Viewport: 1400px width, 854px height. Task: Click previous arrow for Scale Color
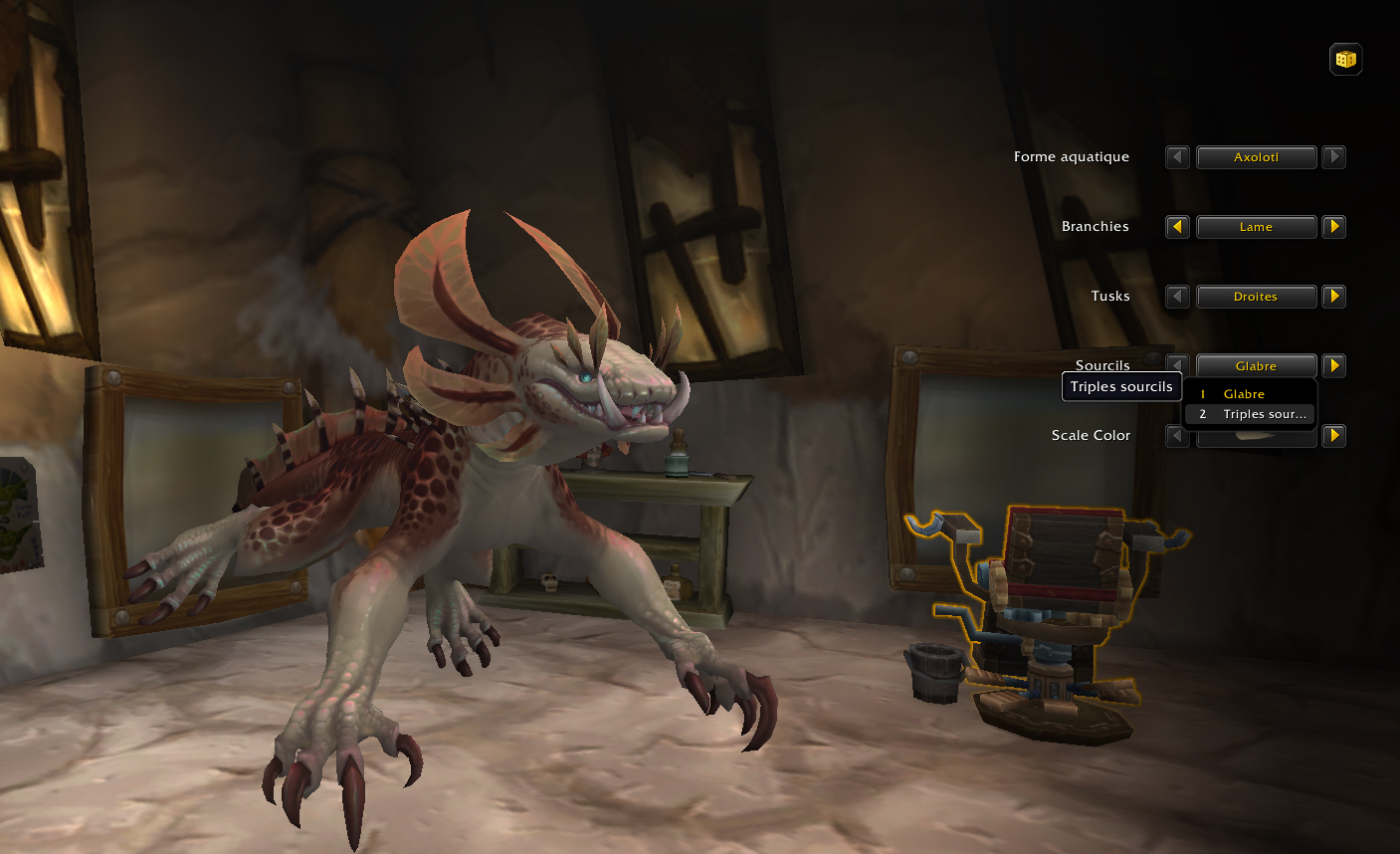1177,436
